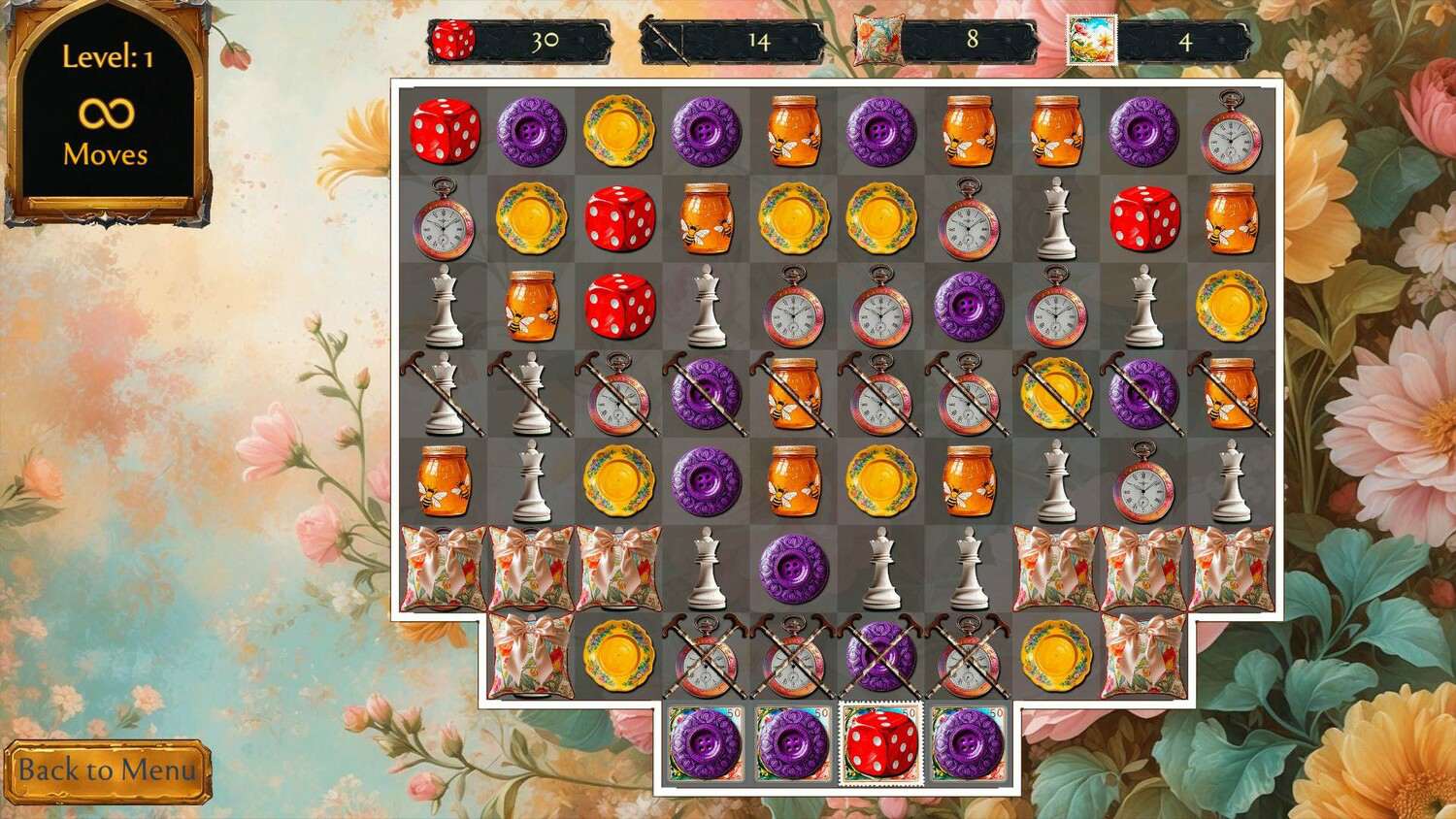The height and width of the screenshot is (819, 1456).
Task: Pick the purple button tile under crossed canes
Action: [880, 656]
